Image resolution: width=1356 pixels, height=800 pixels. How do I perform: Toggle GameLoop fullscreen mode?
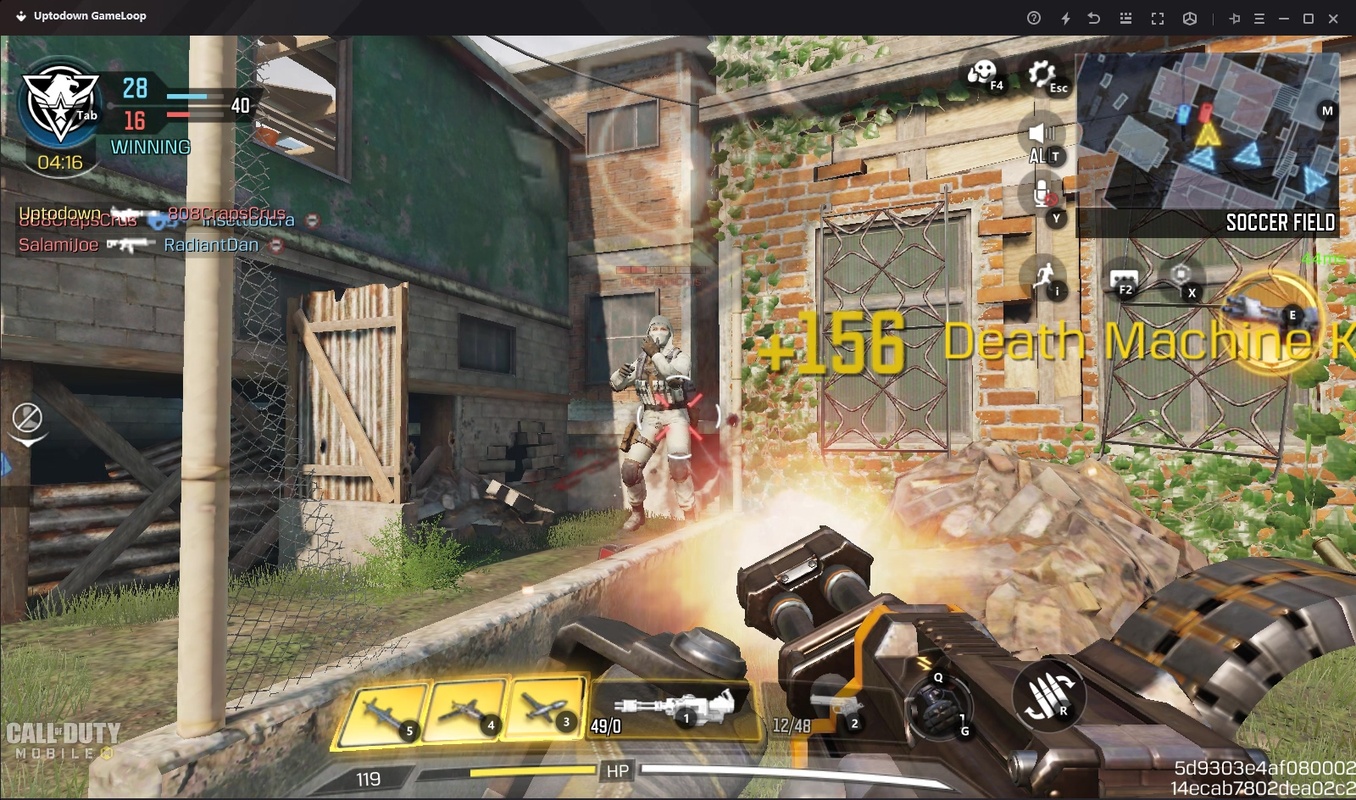pyautogui.click(x=1157, y=18)
